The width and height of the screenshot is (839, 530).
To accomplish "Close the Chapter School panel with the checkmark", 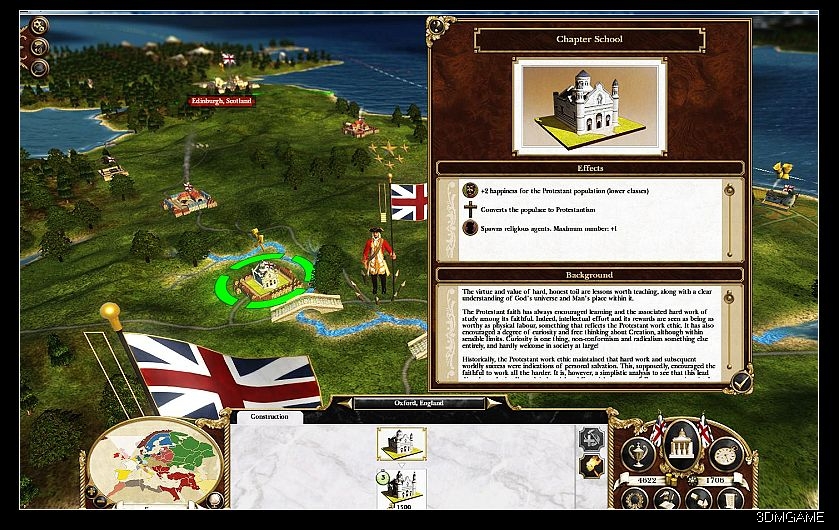I will (x=741, y=381).
